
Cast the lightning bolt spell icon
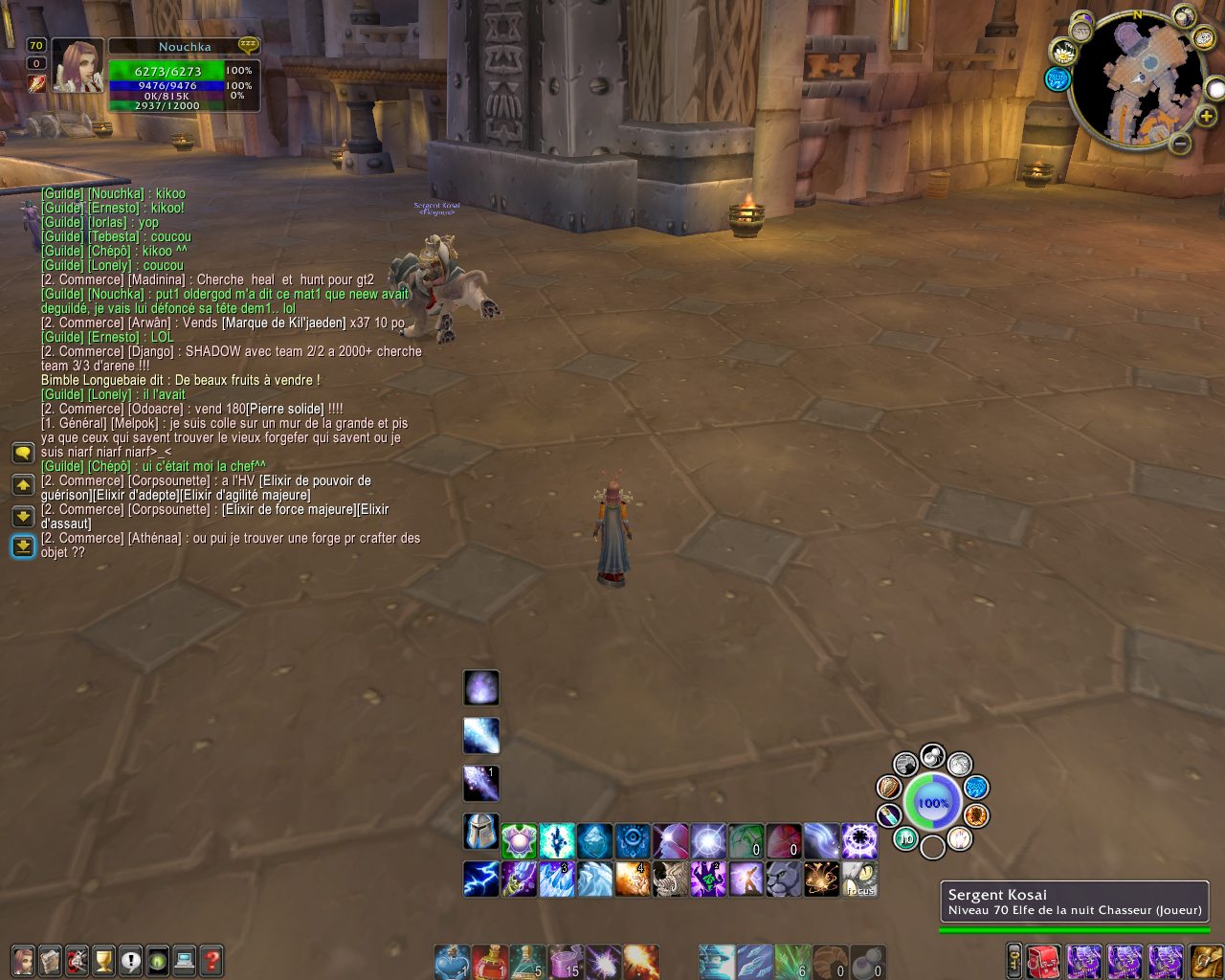[480, 880]
